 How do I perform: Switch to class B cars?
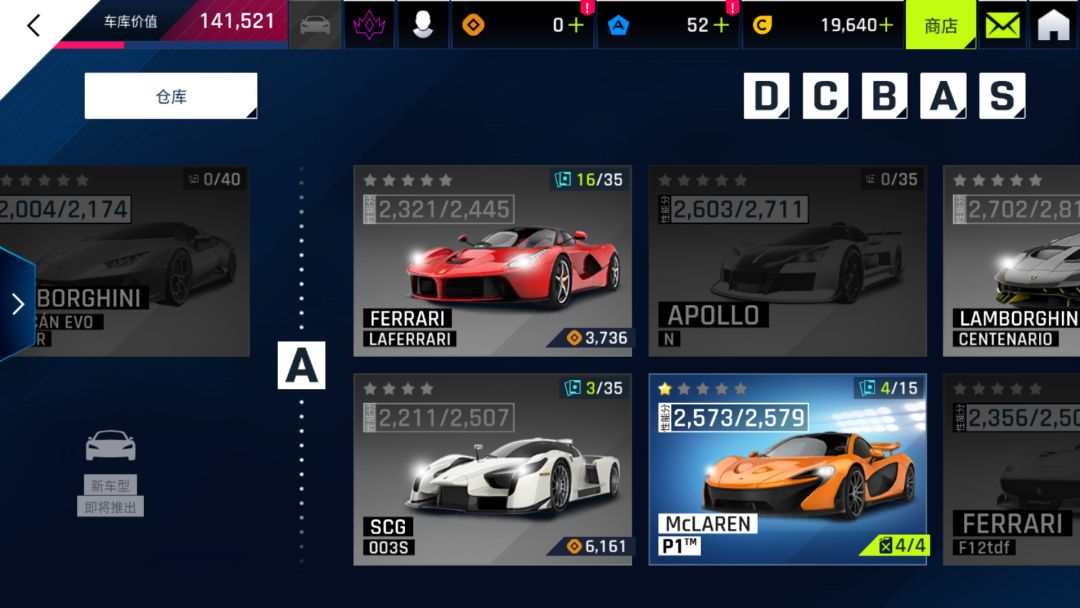click(883, 96)
